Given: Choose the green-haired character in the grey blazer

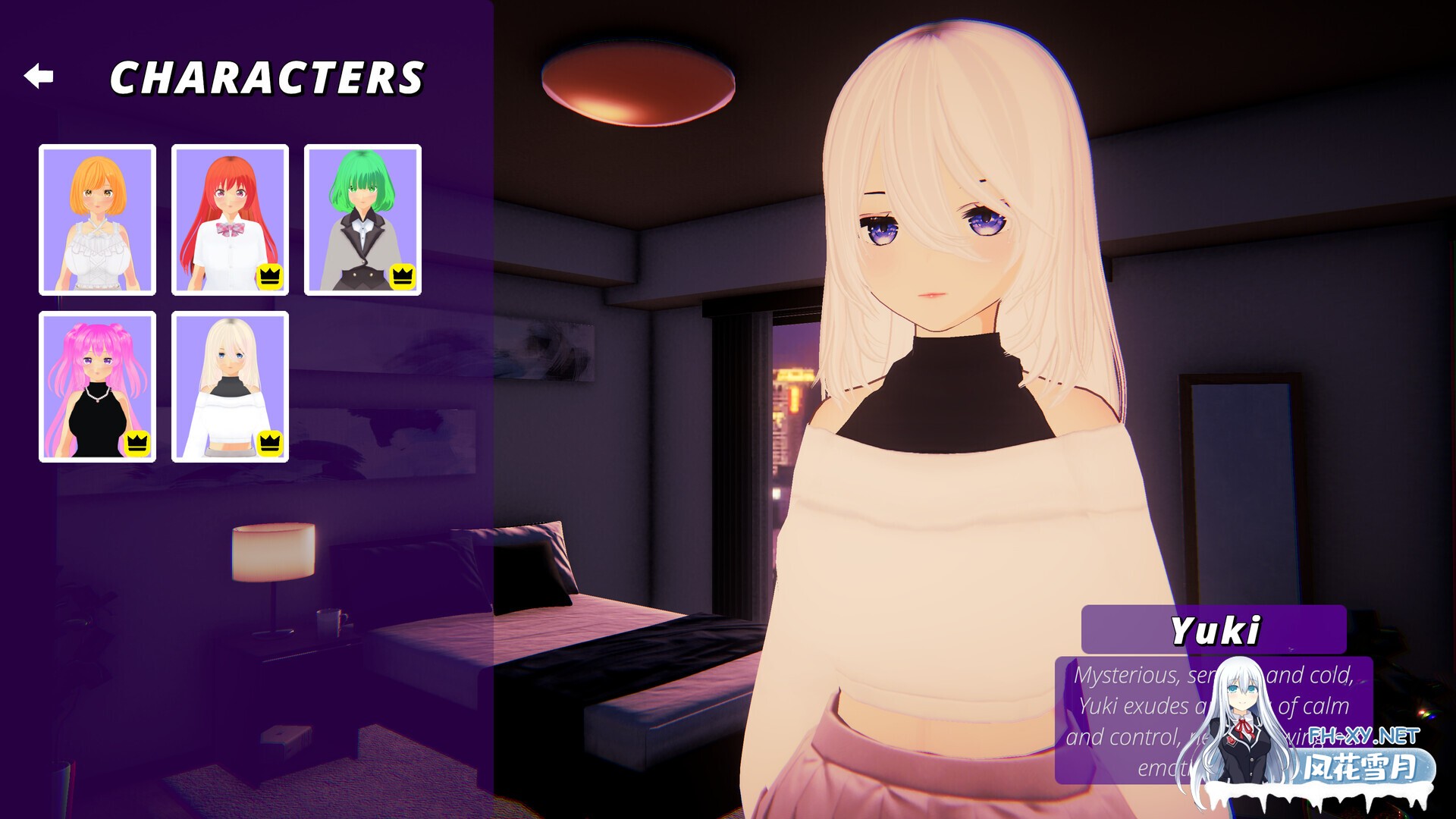Looking at the screenshot, I should pos(362,218).
